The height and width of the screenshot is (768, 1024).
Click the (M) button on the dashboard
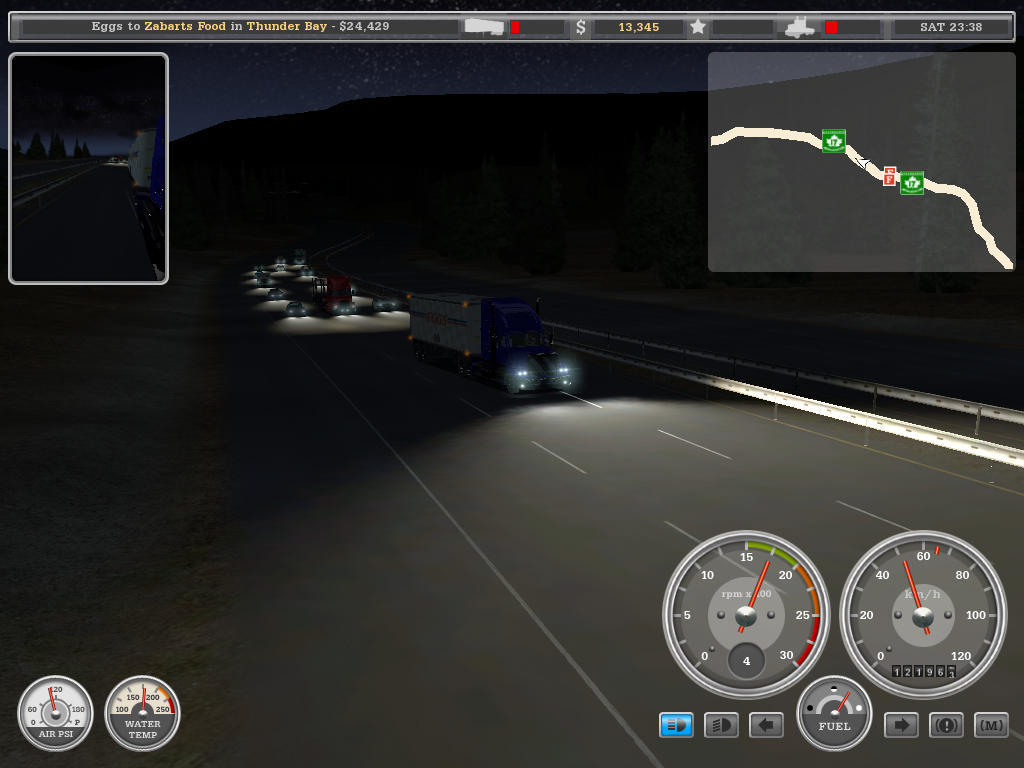coord(991,725)
